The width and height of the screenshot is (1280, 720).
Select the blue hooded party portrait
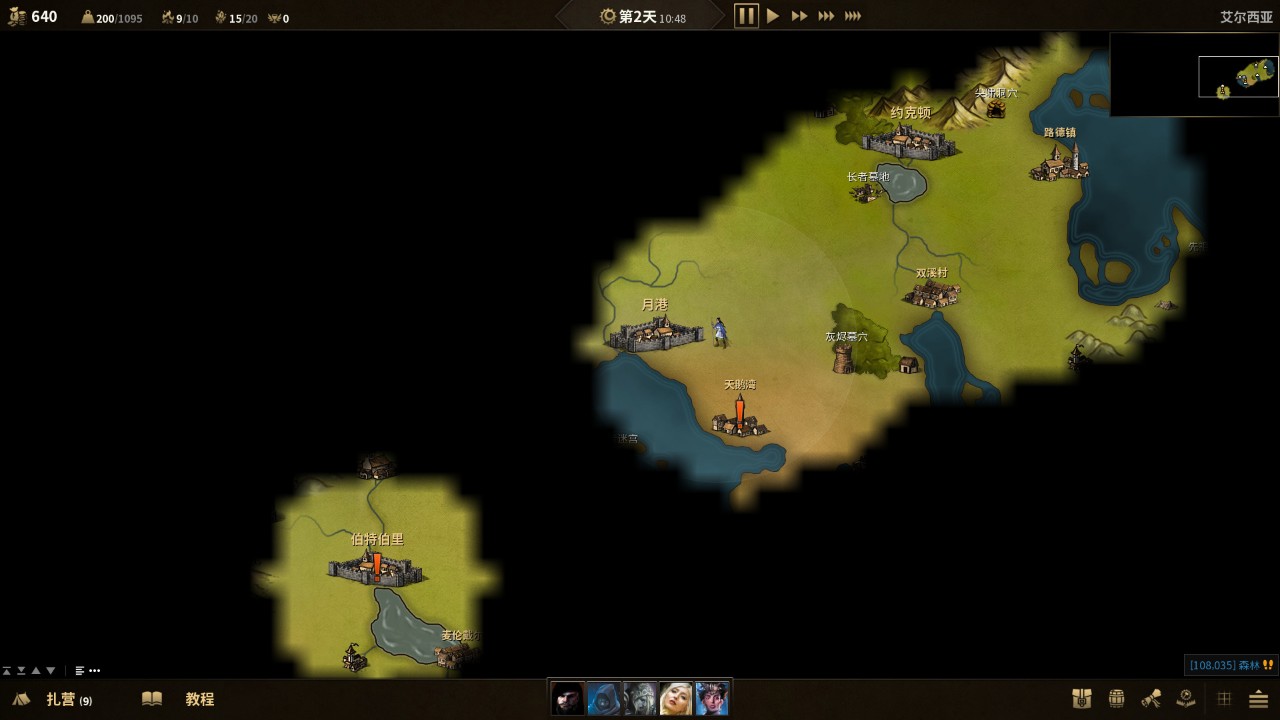pos(604,698)
